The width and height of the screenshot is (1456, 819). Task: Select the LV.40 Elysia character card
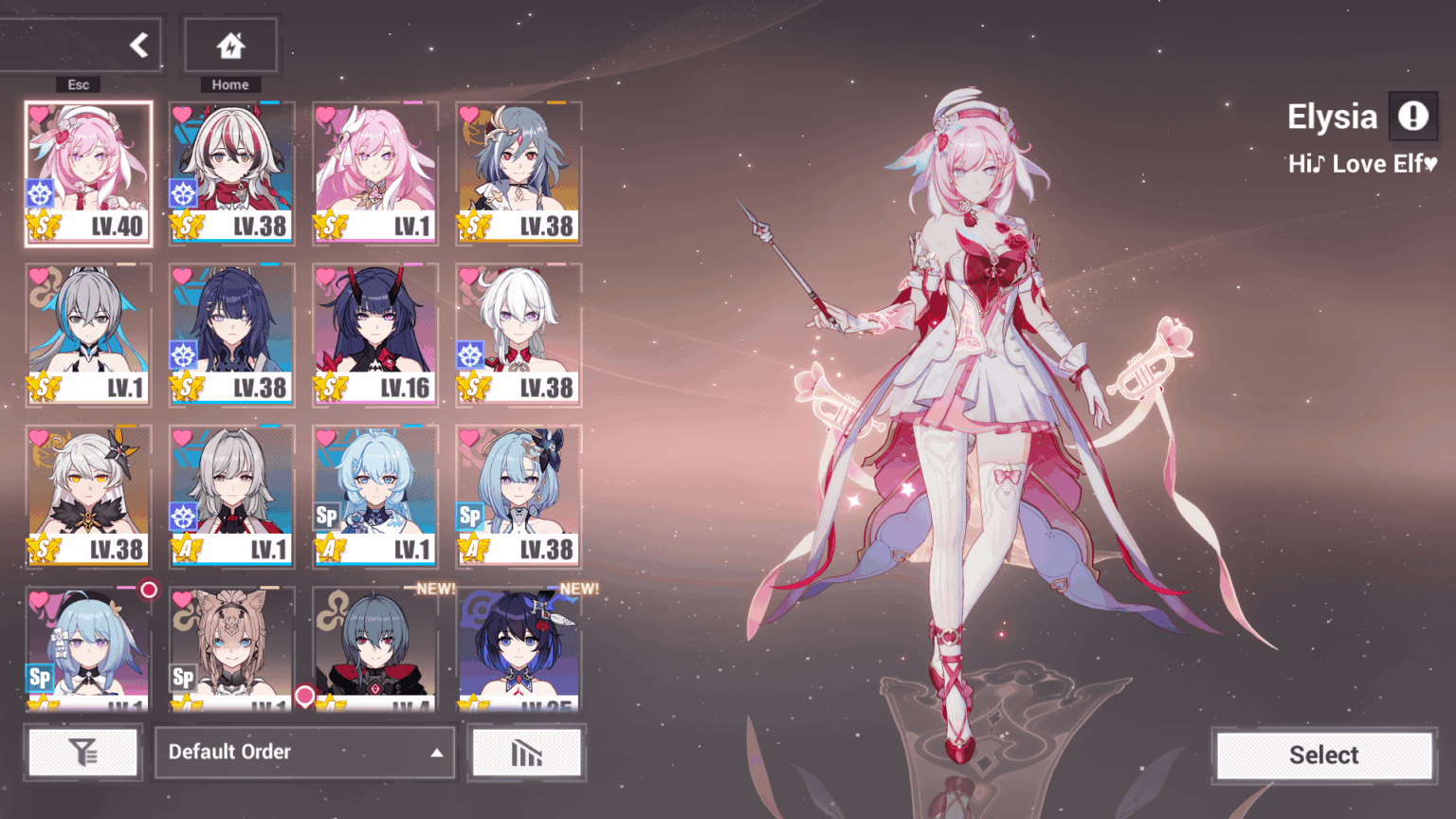click(88, 171)
